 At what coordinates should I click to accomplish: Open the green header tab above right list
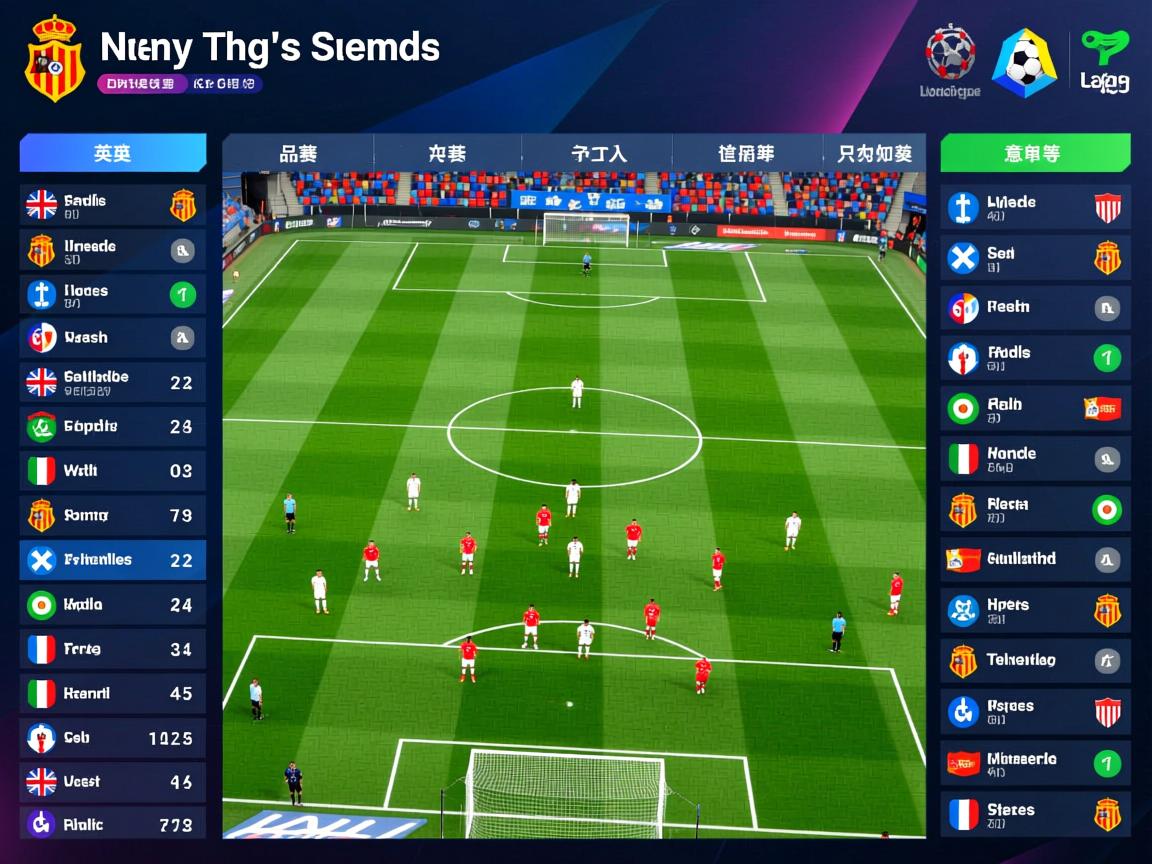[x=1035, y=153]
